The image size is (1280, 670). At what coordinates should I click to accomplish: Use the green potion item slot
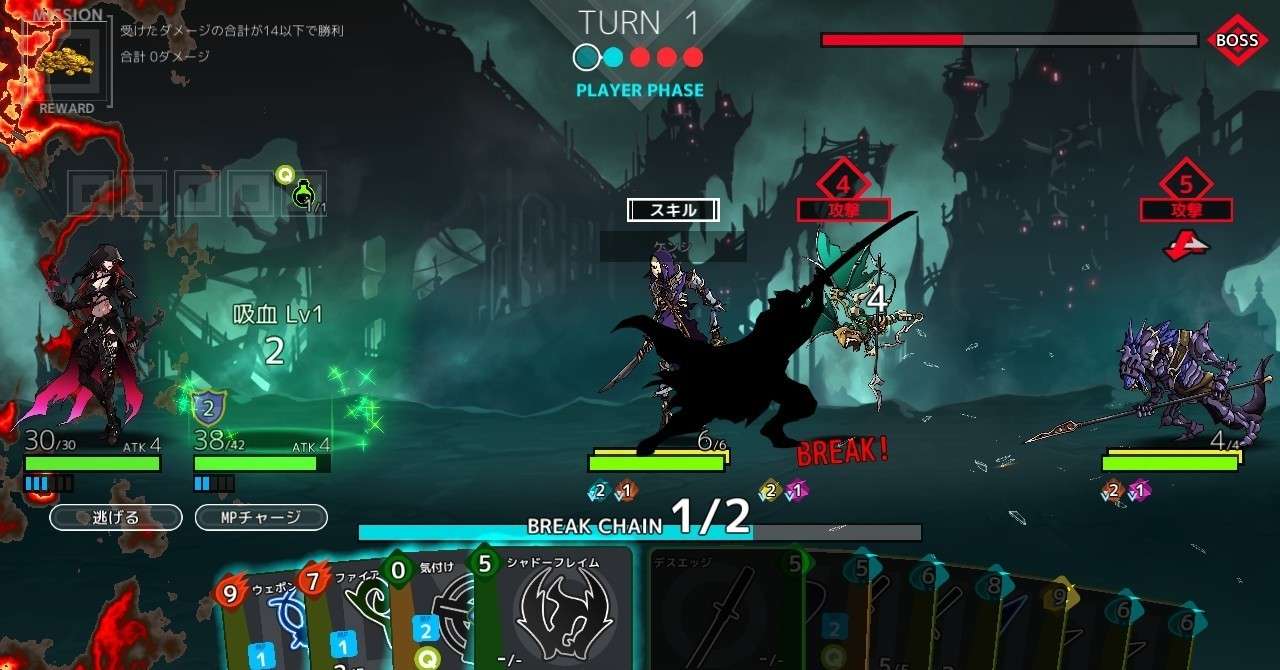click(x=304, y=193)
